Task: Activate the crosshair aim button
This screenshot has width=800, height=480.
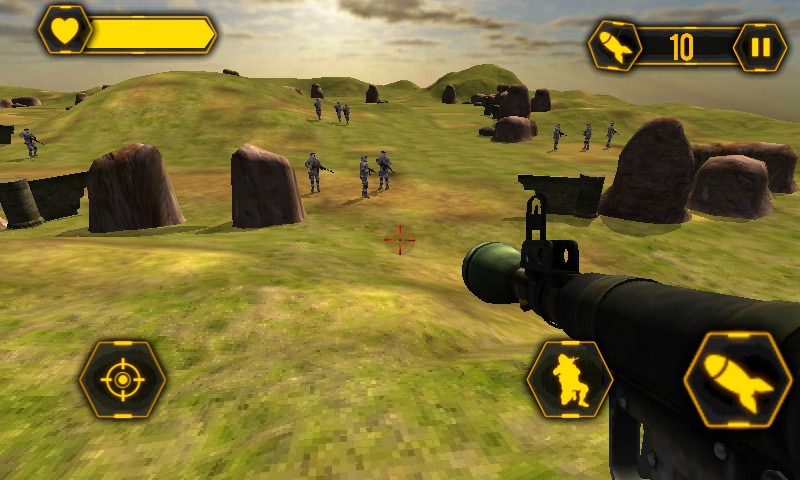Action: [x=123, y=380]
